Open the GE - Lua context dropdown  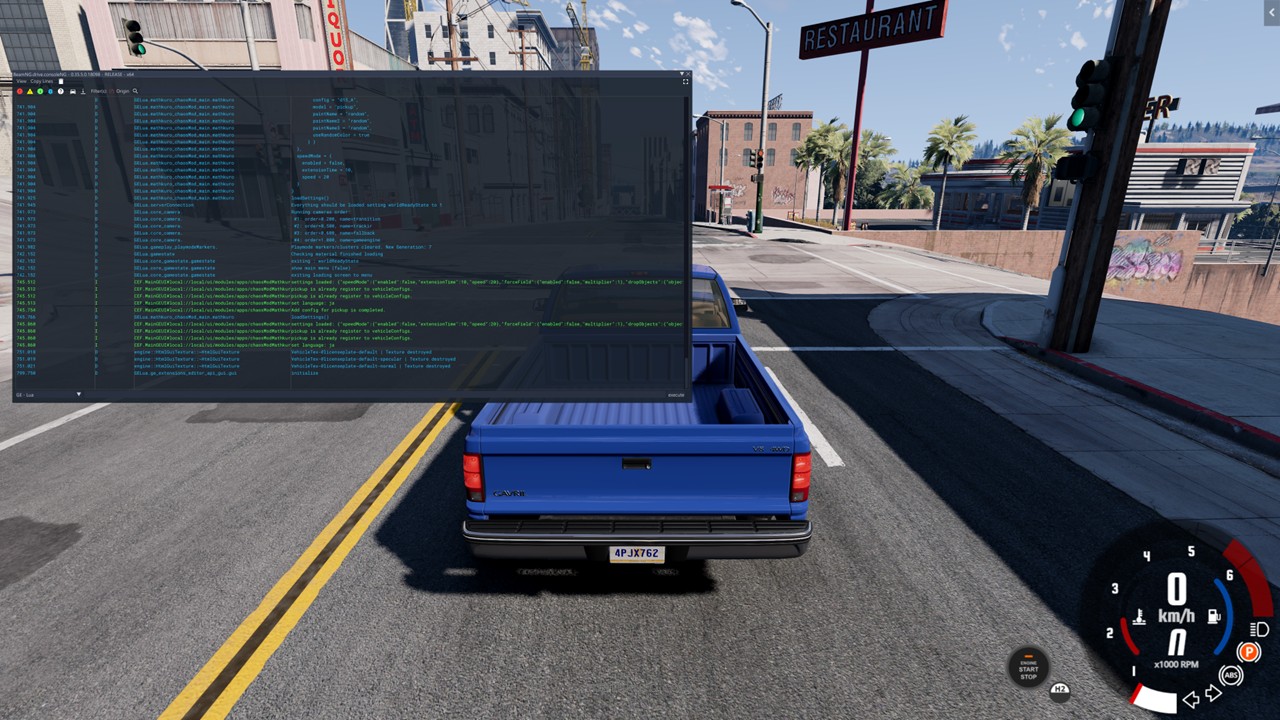pos(79,395)
